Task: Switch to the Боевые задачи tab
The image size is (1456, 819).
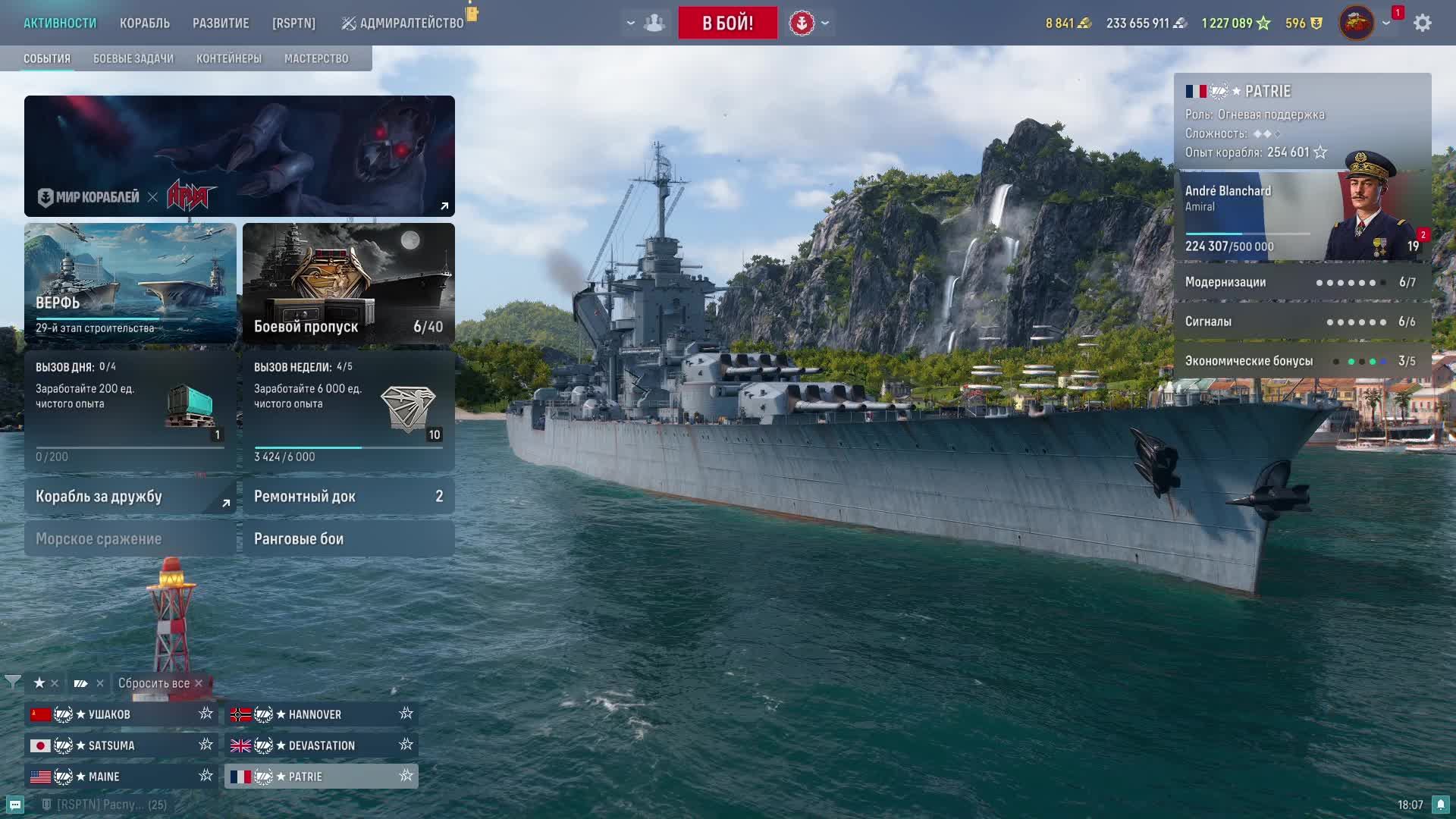Action: (133, 58)
